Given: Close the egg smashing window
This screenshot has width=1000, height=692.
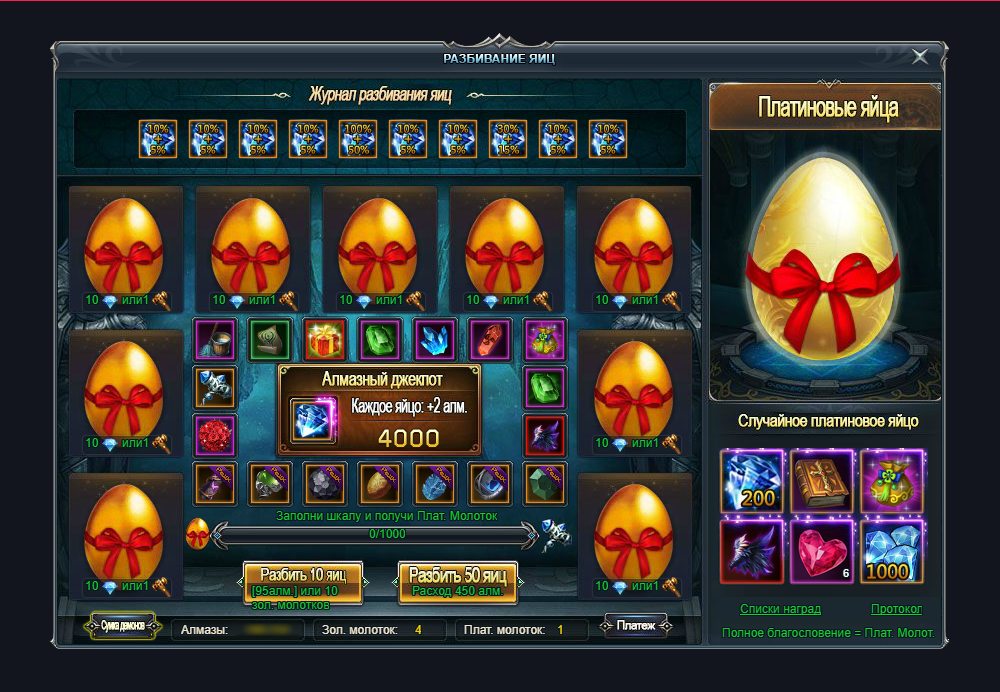Looking at the screenshot, I should [920, 57].
